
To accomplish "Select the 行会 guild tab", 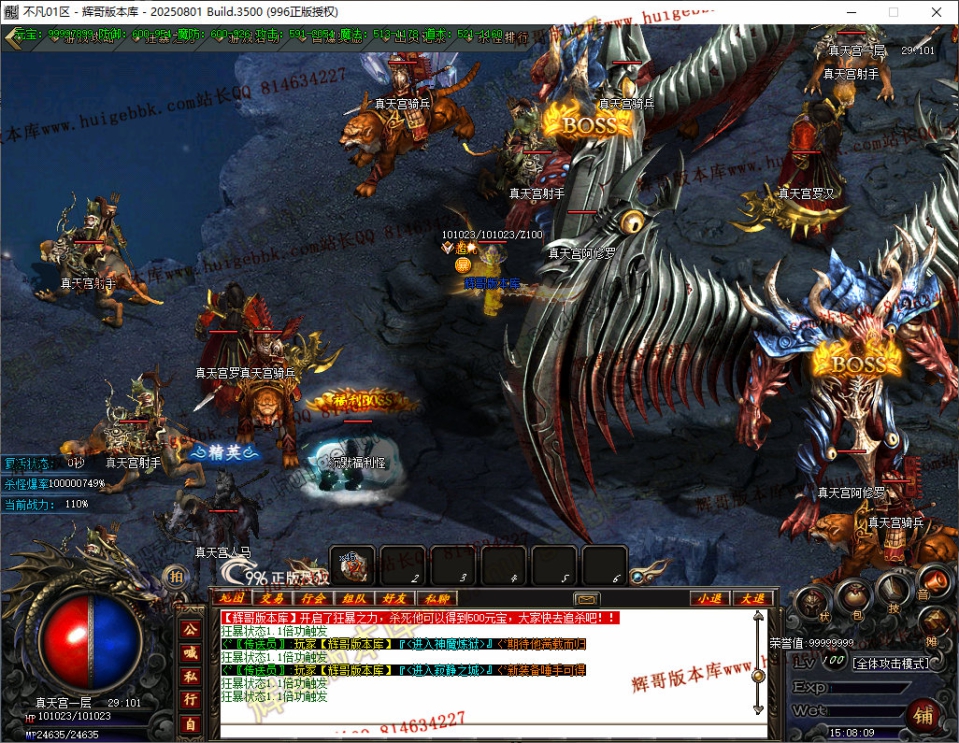I will 313,598.
